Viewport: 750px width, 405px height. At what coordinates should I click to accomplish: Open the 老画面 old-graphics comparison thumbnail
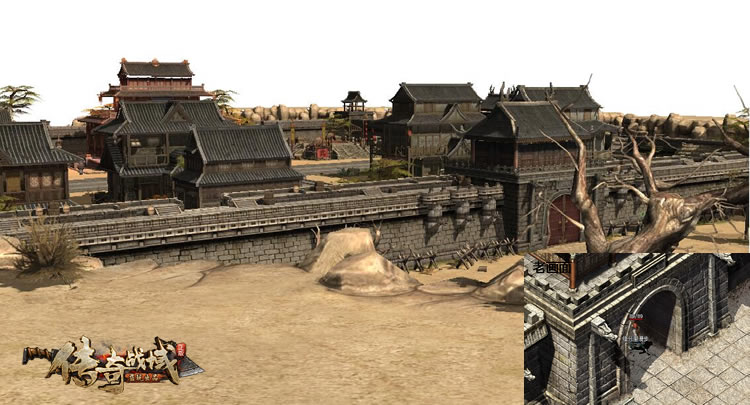coord(636,328)
